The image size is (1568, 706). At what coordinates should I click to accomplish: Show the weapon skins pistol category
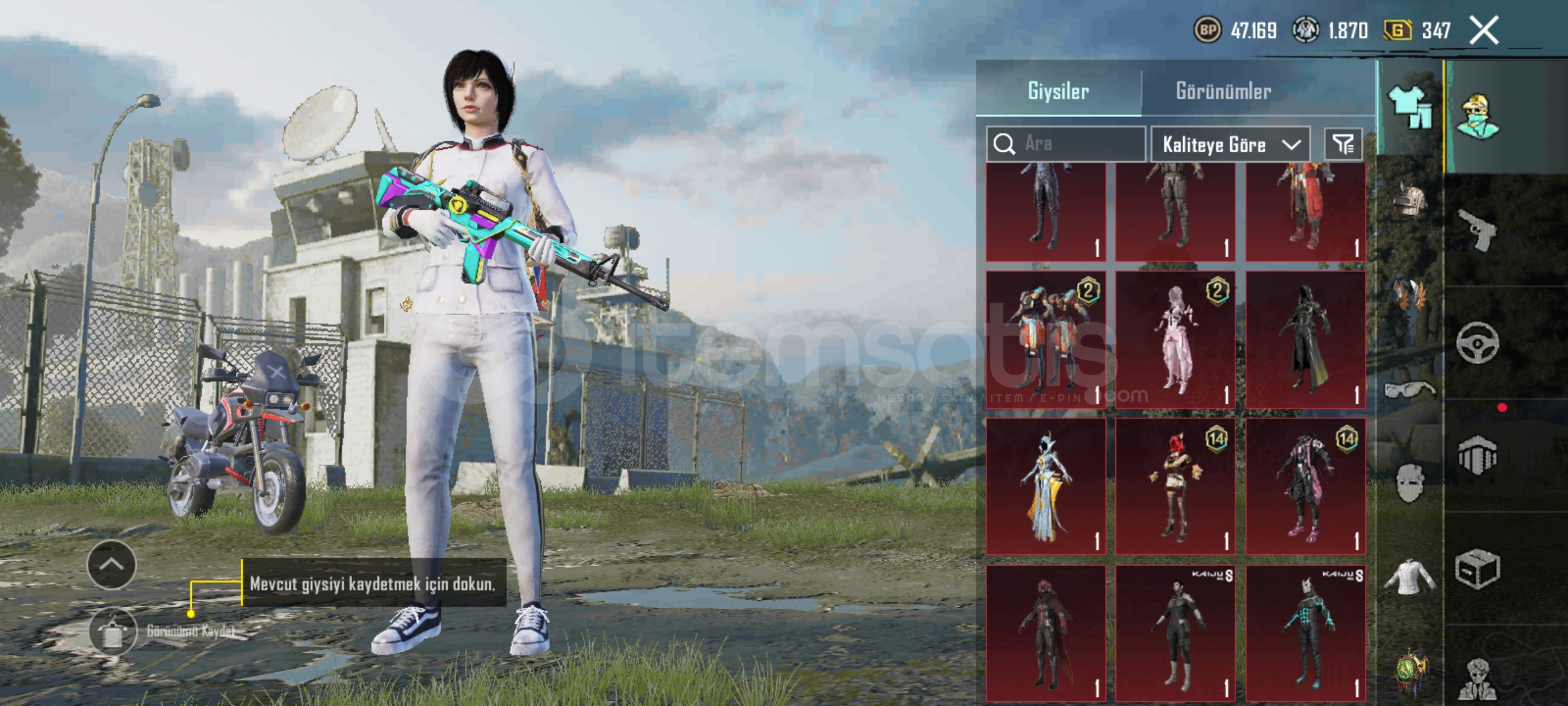pos(1477,230)
